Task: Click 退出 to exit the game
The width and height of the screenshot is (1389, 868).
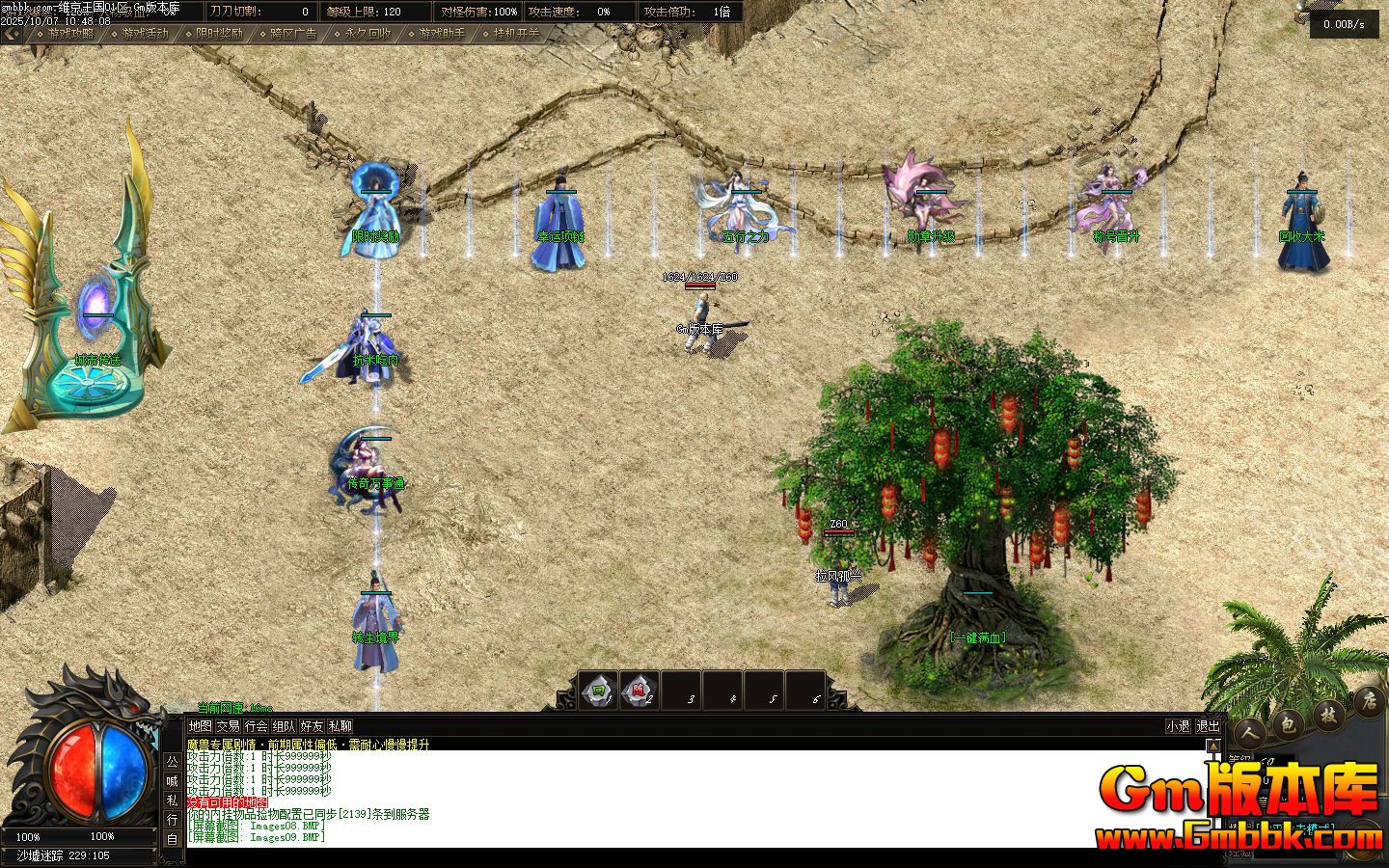Action: click(1208, 726)
